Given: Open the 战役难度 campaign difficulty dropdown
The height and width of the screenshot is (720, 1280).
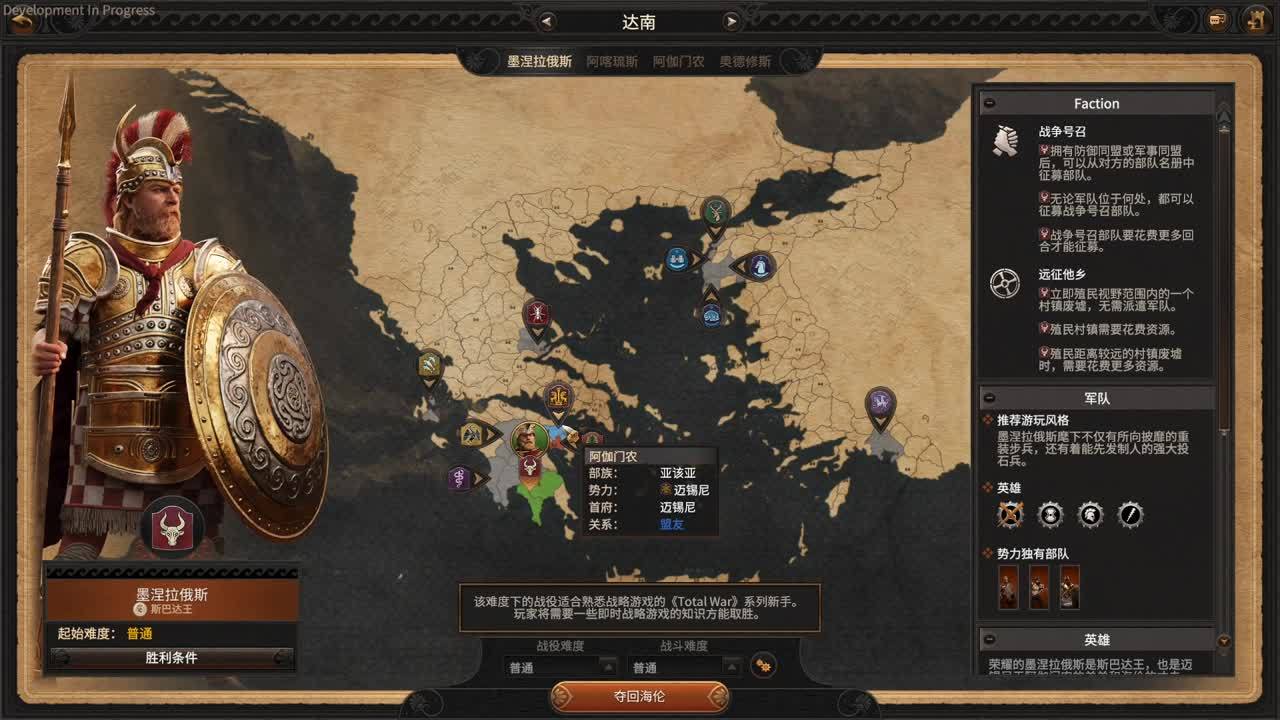Looking at the screenshot, I should [562, 667].
